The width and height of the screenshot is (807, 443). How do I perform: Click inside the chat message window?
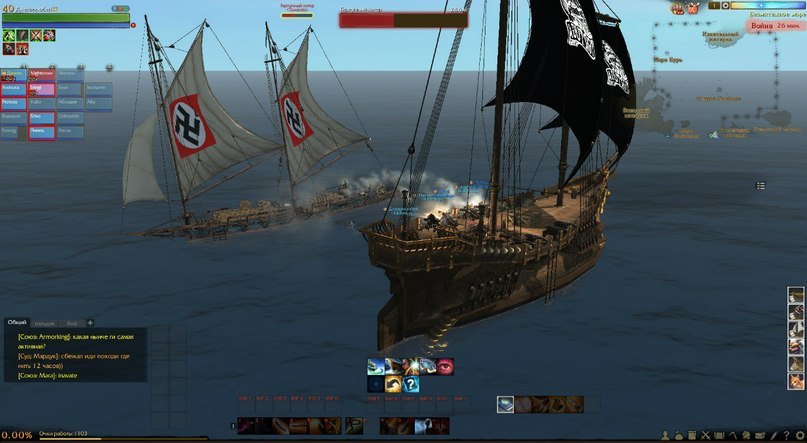[x=76, y=354]
